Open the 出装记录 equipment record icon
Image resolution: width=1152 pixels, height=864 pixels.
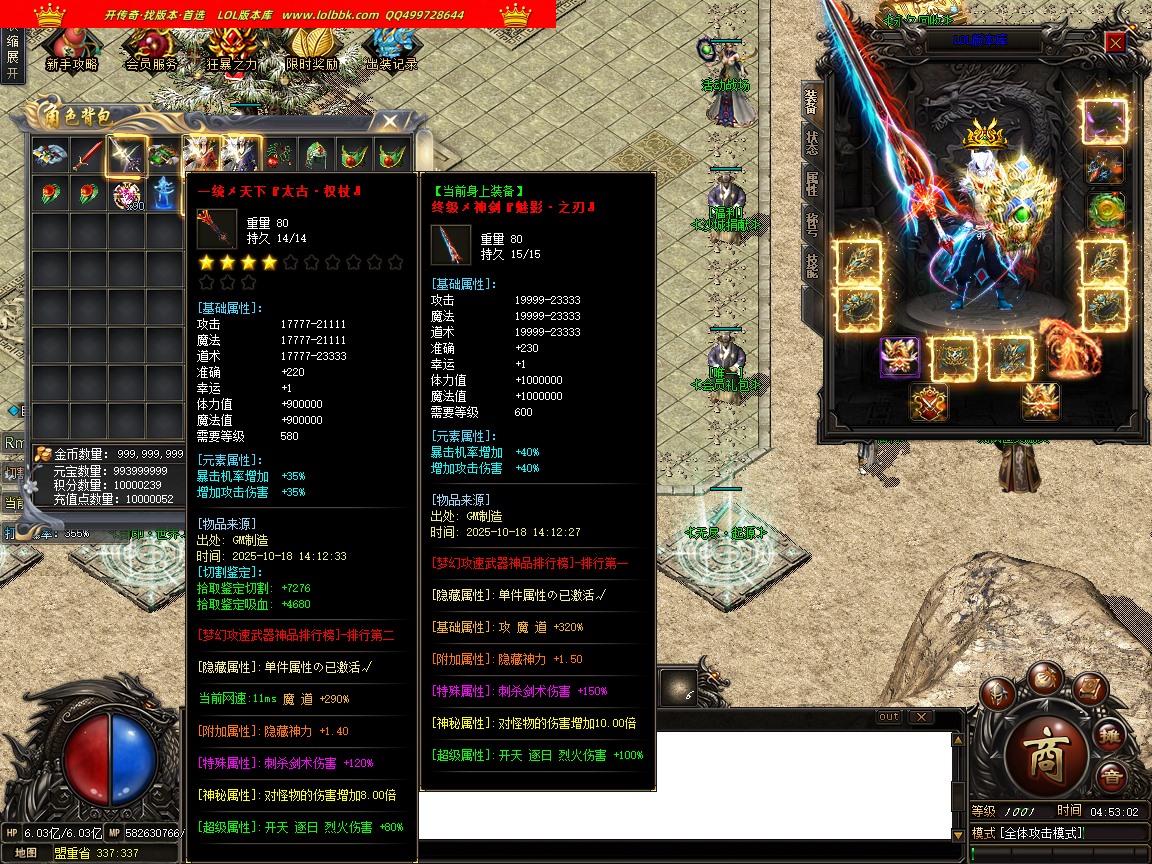[x=390, y=47]
